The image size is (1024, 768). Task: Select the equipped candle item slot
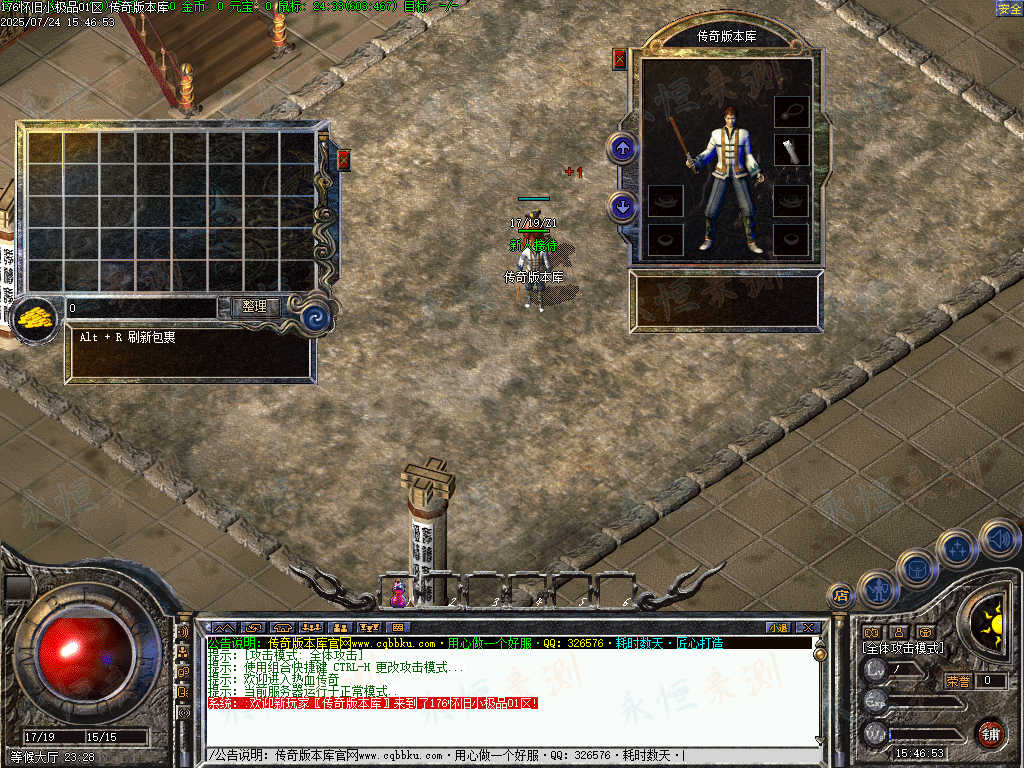pyautogui.click(x=791, y=150)
